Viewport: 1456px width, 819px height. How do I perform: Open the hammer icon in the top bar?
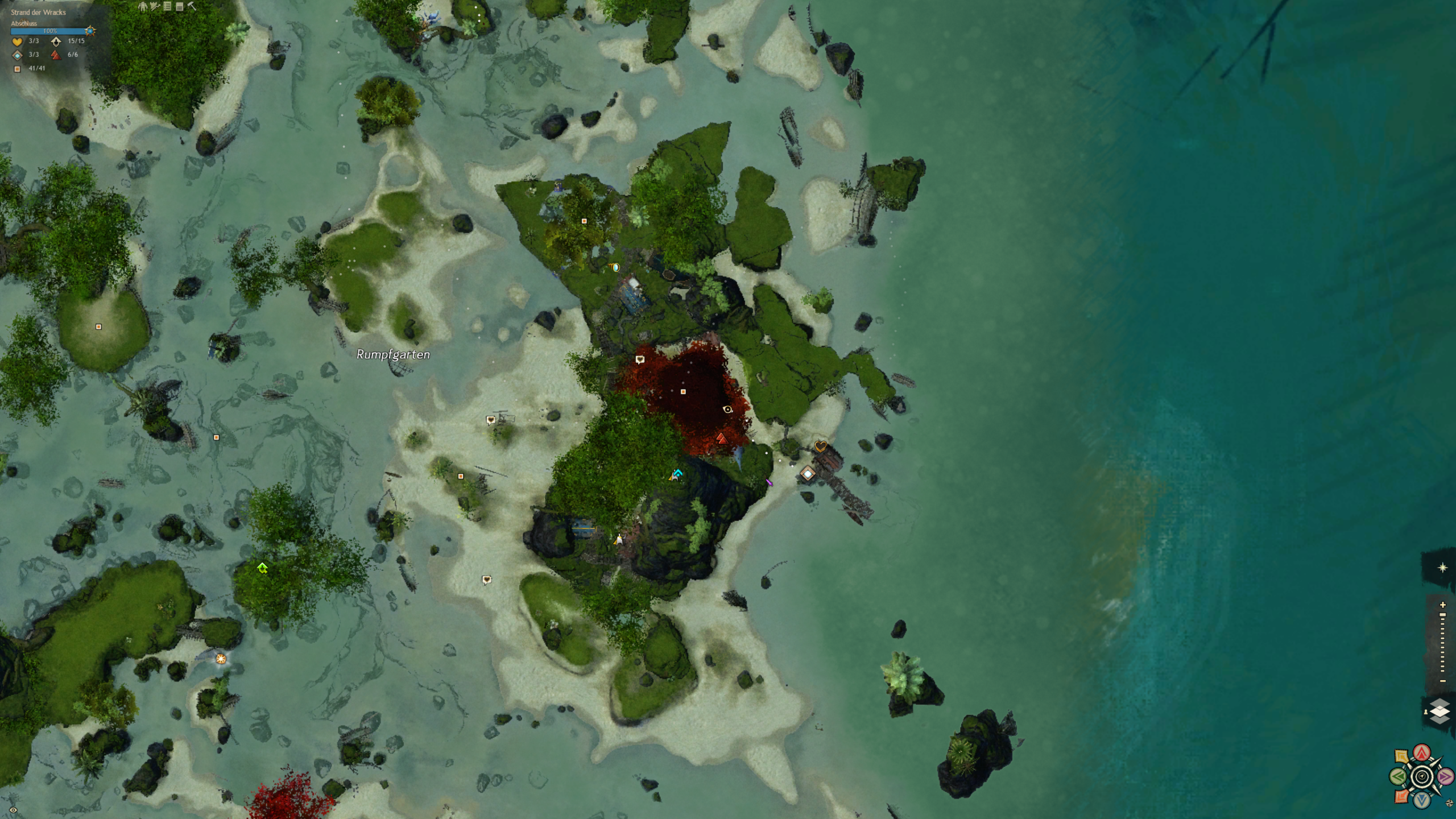192,6
